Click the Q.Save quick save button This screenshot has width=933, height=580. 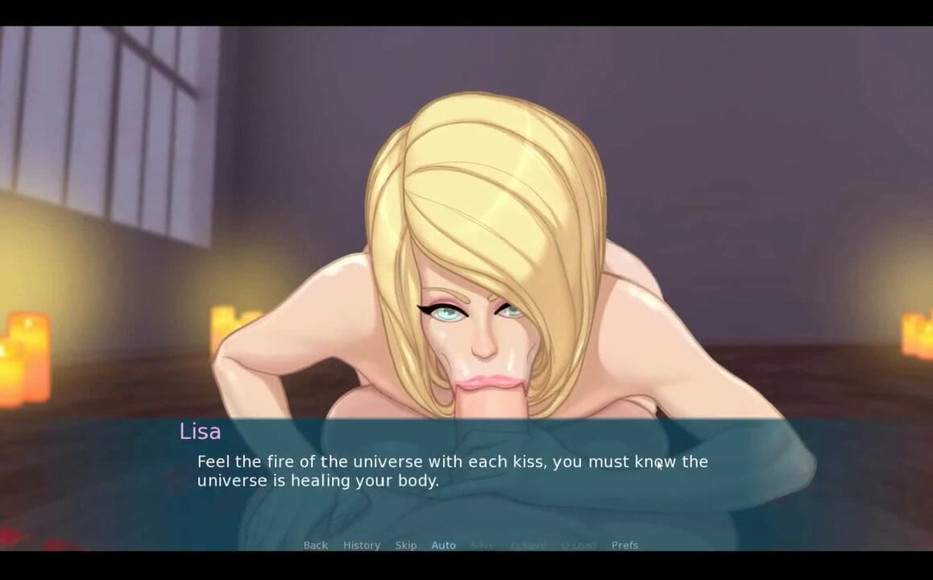(528, 545)
